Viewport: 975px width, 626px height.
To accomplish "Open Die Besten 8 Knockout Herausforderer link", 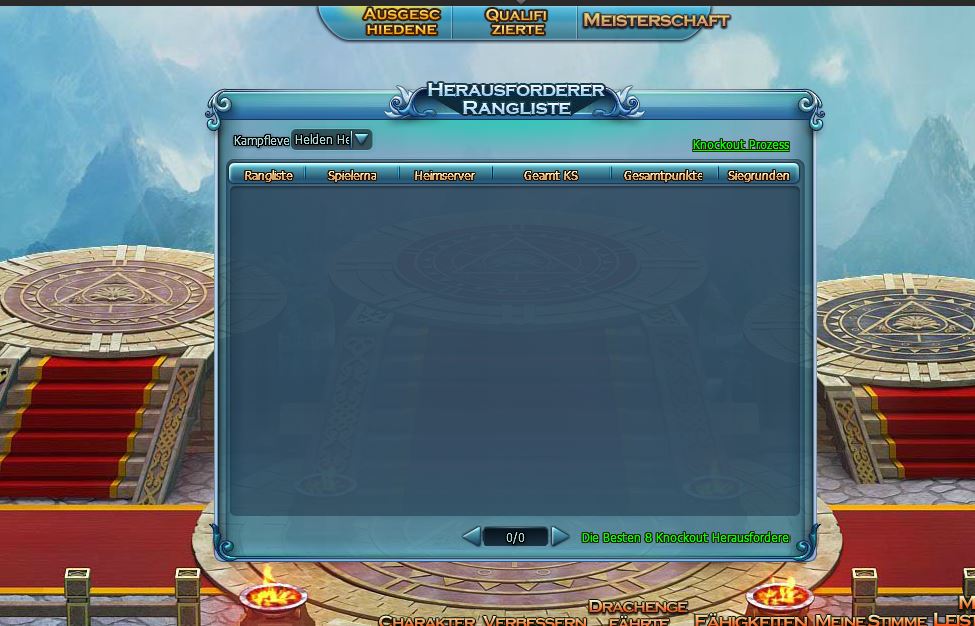I will coord(685,538).
